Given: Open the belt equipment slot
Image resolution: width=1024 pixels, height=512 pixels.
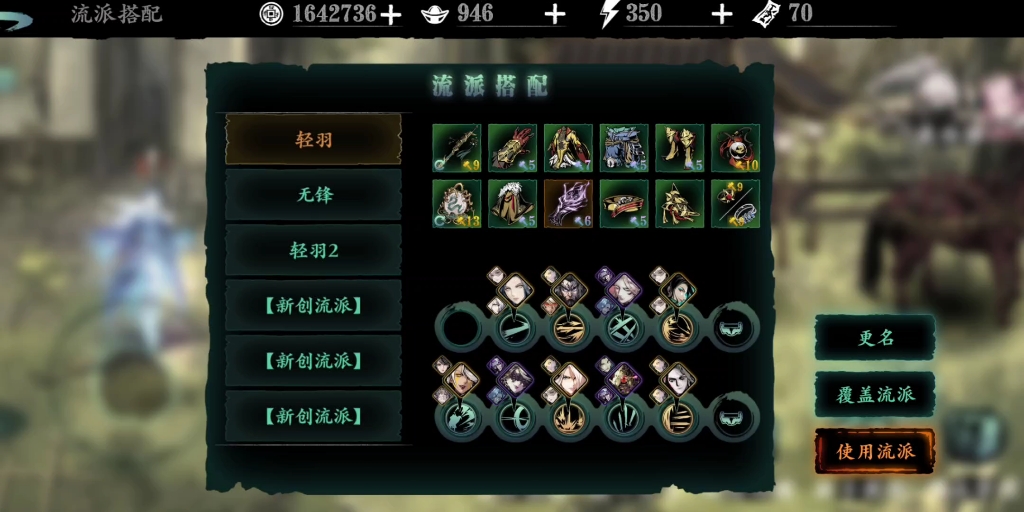Looking at the screenshot, I should coord(624,204).
